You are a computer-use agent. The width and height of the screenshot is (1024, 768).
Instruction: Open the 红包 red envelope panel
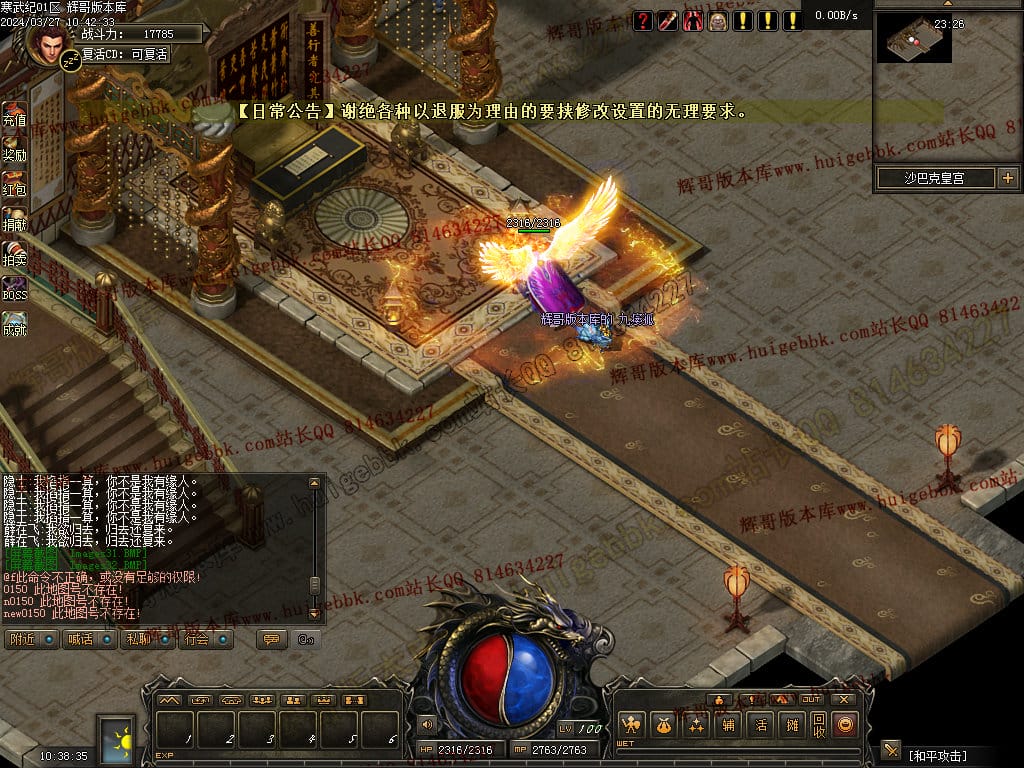click(14, 183)
